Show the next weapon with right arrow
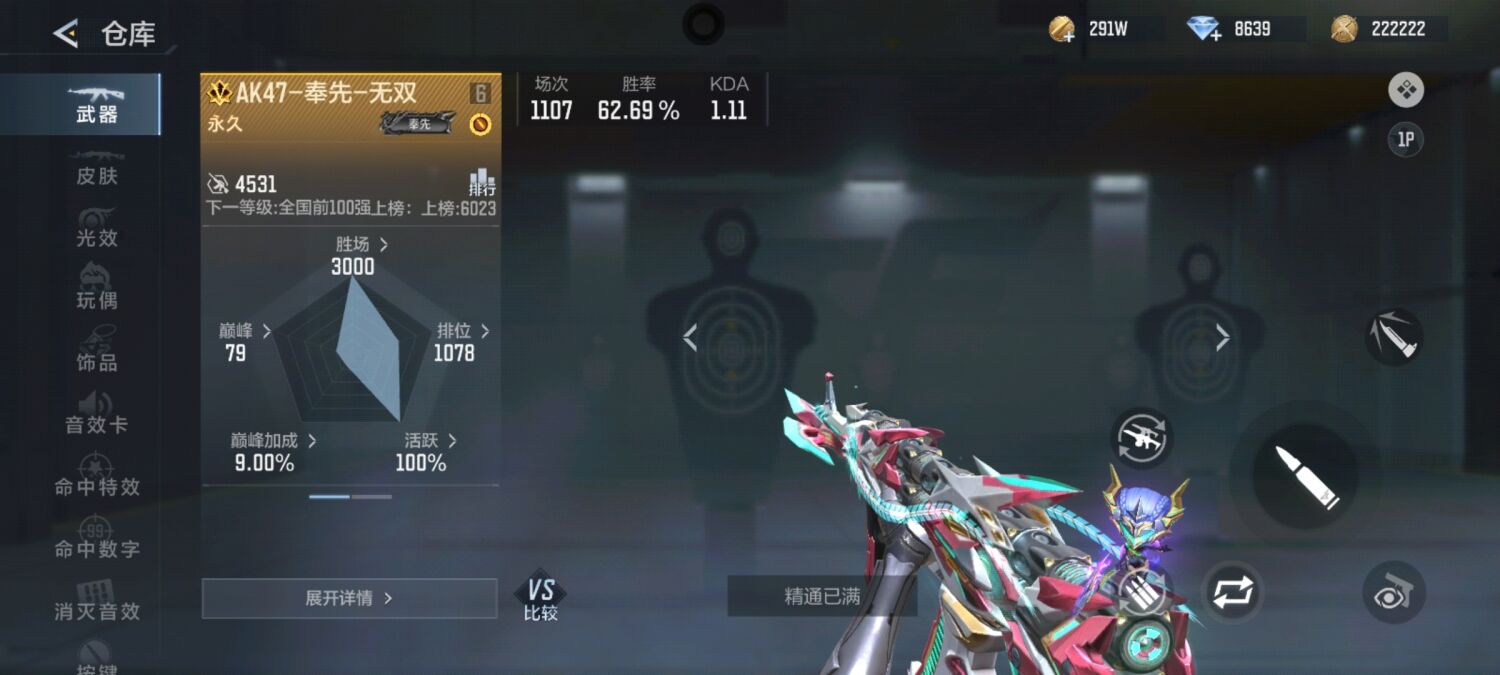 [1222, 338]
